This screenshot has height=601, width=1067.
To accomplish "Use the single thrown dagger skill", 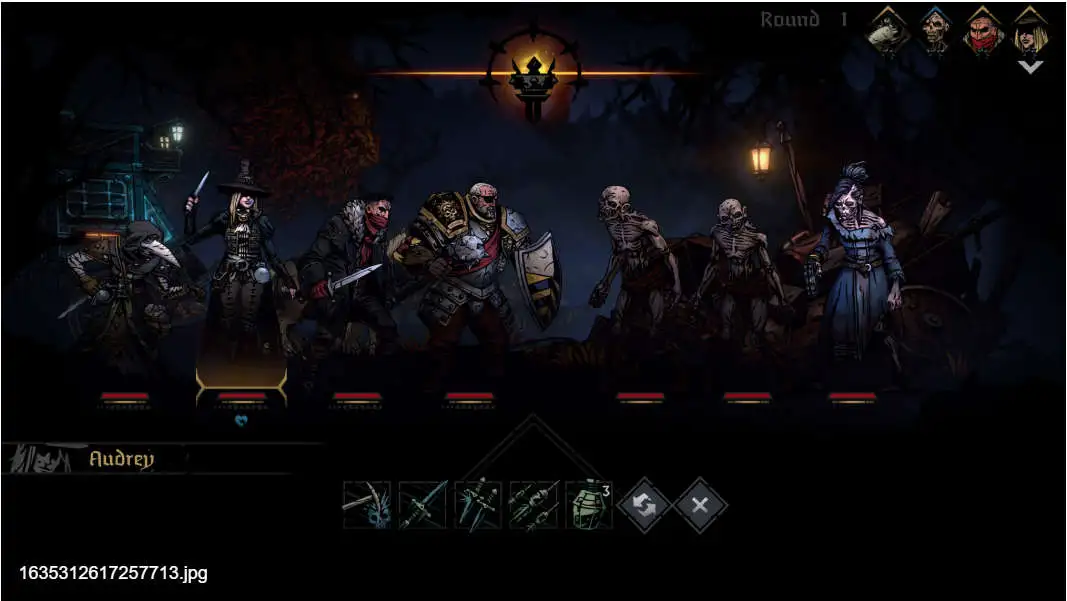I will coord(422,505).
